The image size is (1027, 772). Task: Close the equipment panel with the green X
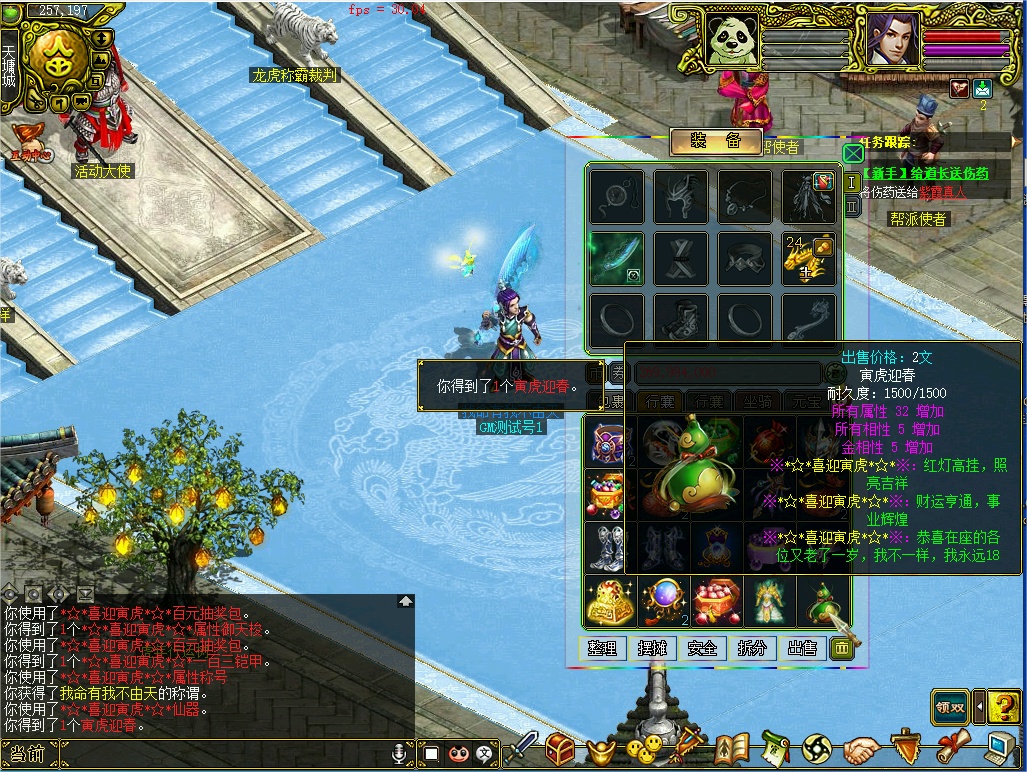[852, 153]
